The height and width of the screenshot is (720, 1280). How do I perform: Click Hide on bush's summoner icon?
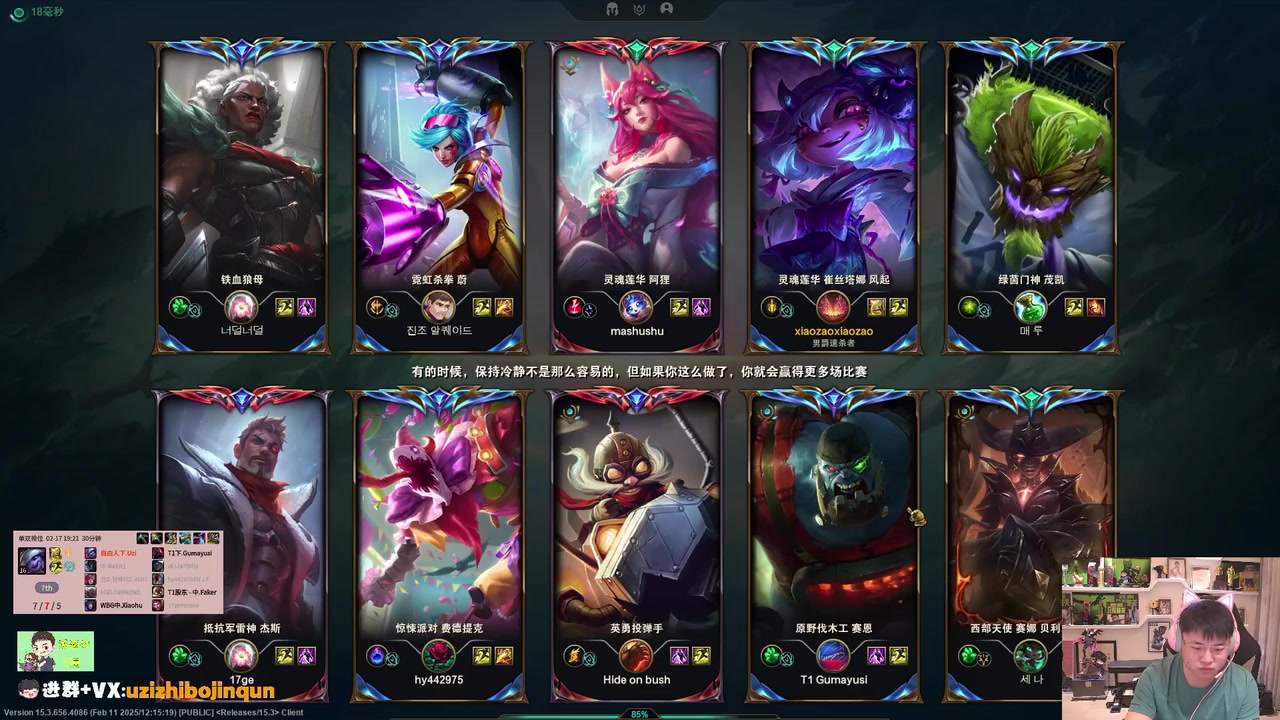(x=636, y=656)
